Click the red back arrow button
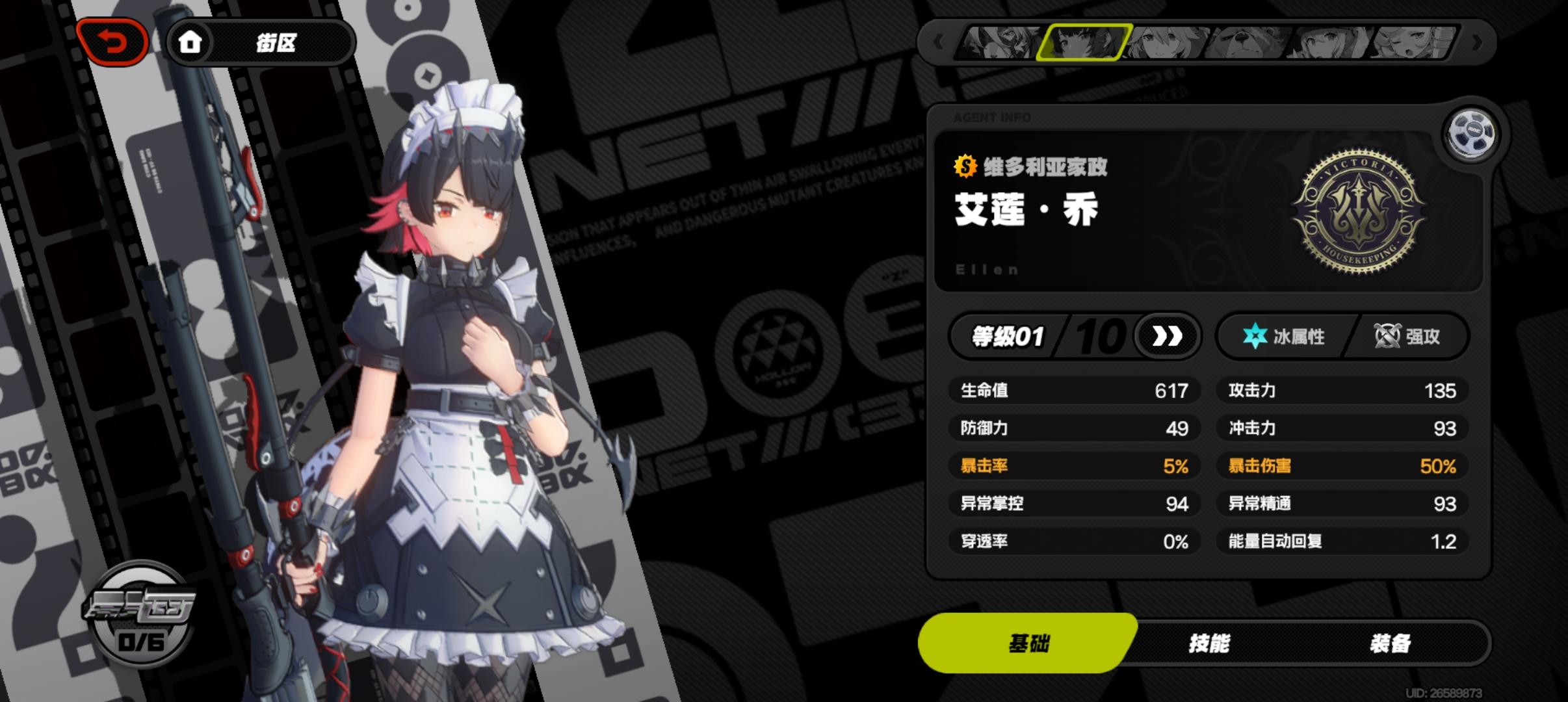Image resolution: width=1568 pixels, height=702 pixels. pos(113,40)
